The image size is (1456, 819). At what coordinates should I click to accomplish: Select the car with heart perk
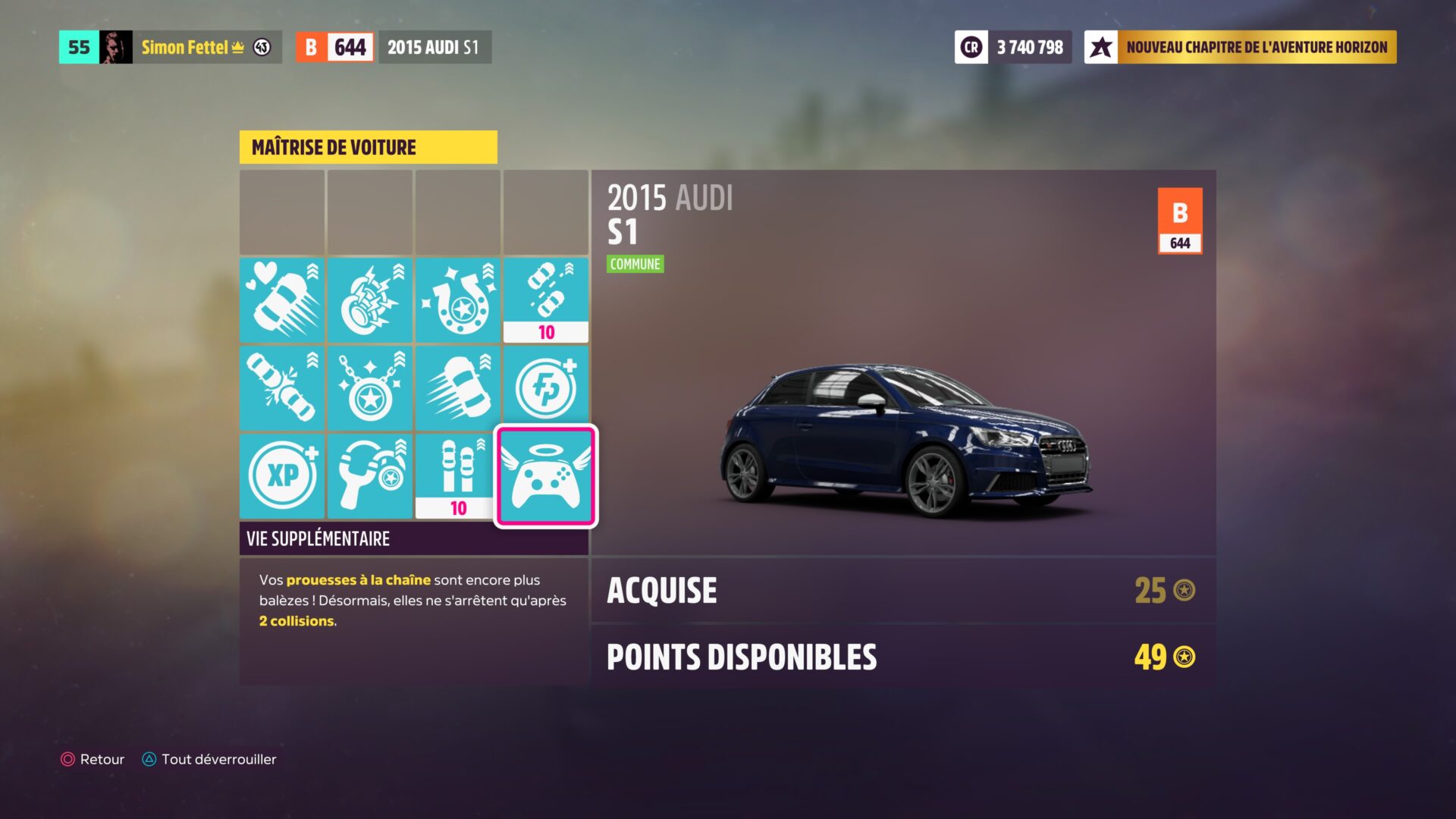coord(282,300)
